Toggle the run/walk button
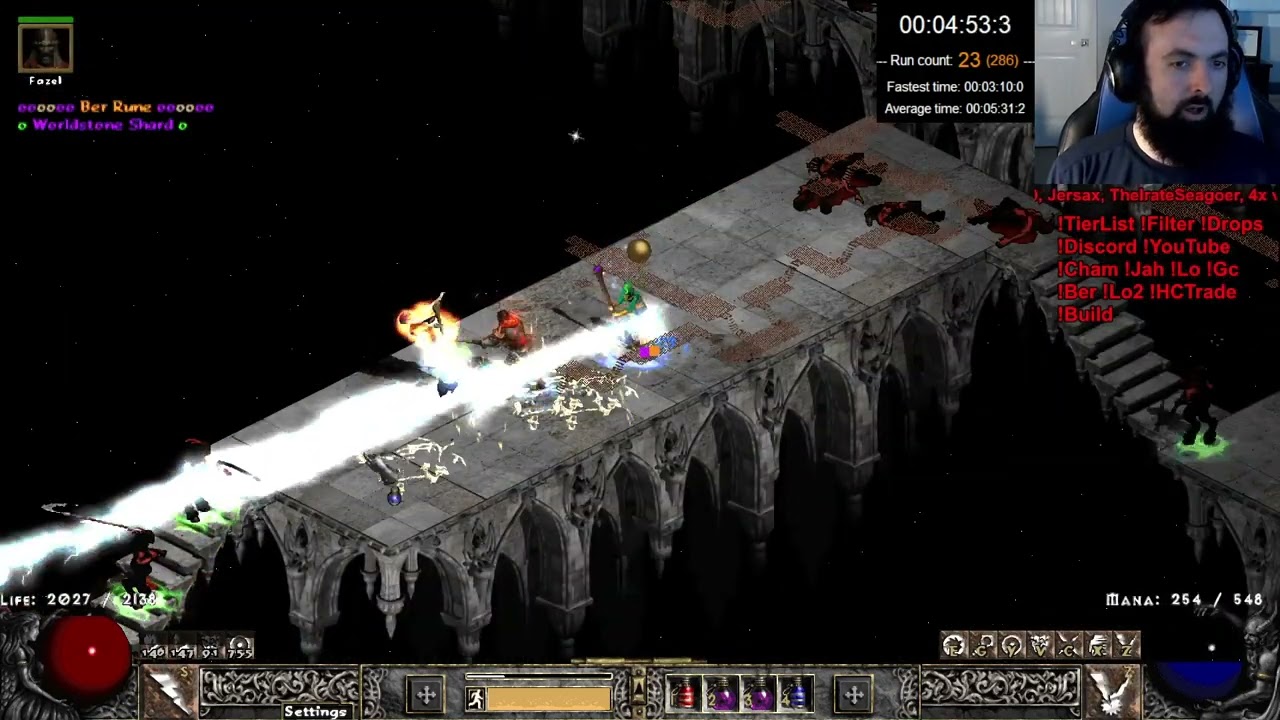 [x=476, y=698]
